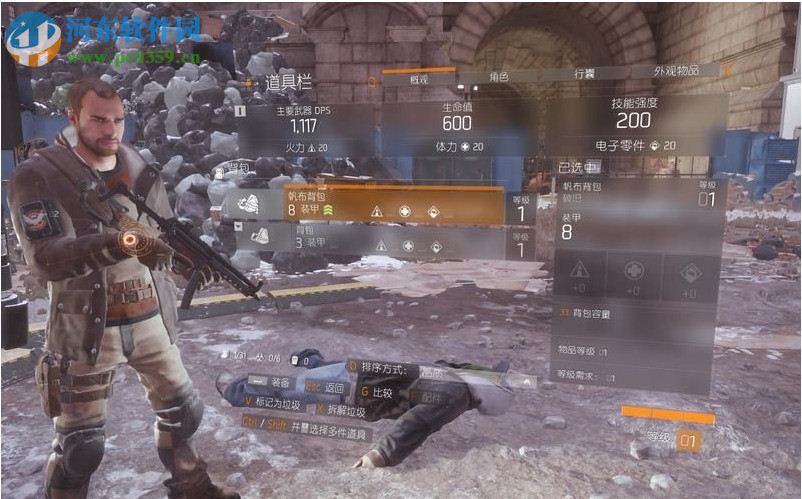Switch to the 行囊 tab
The image size is (802, 499).
[x=584, y=74]
